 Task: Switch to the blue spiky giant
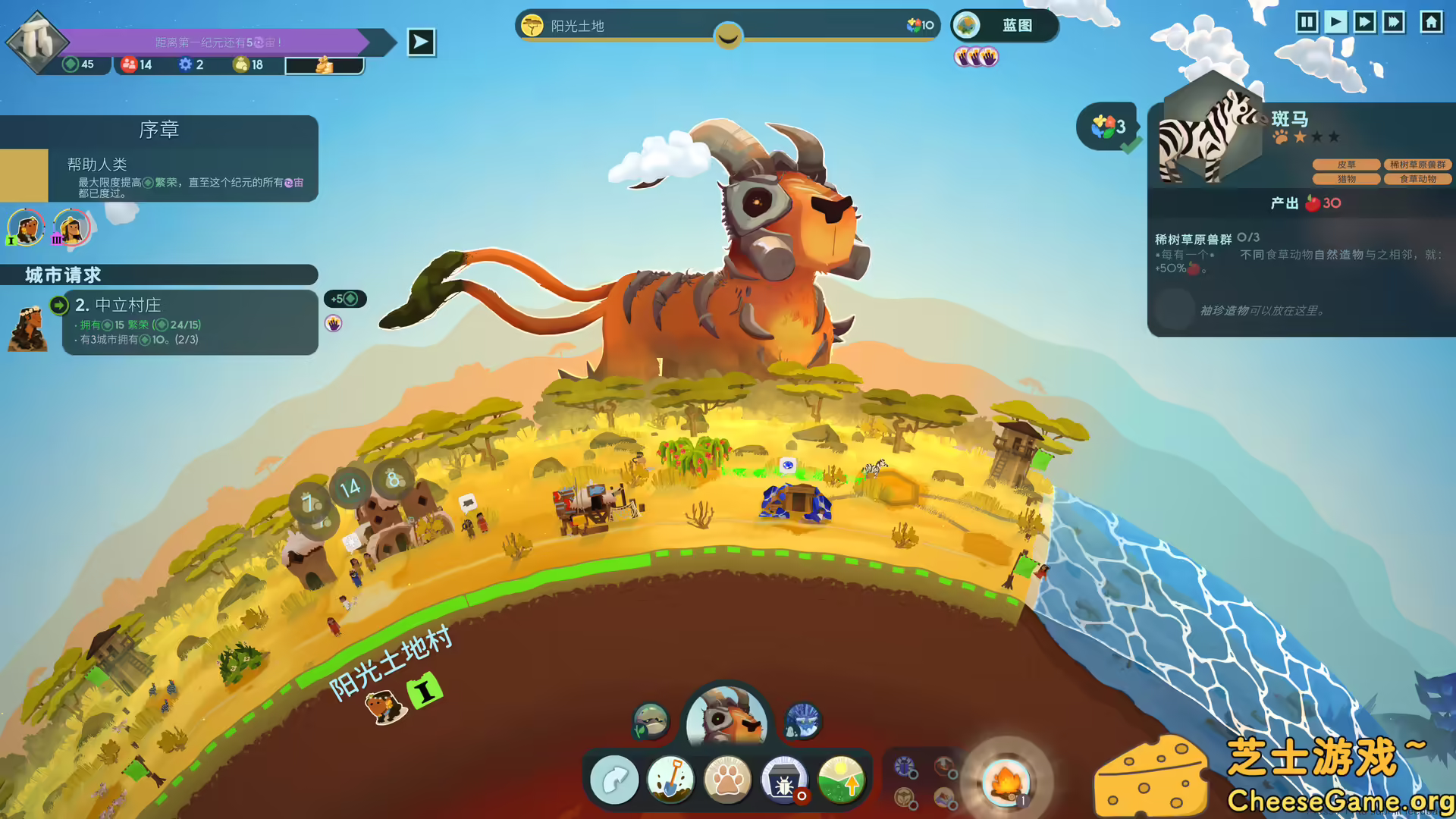(x=802, y=720)
